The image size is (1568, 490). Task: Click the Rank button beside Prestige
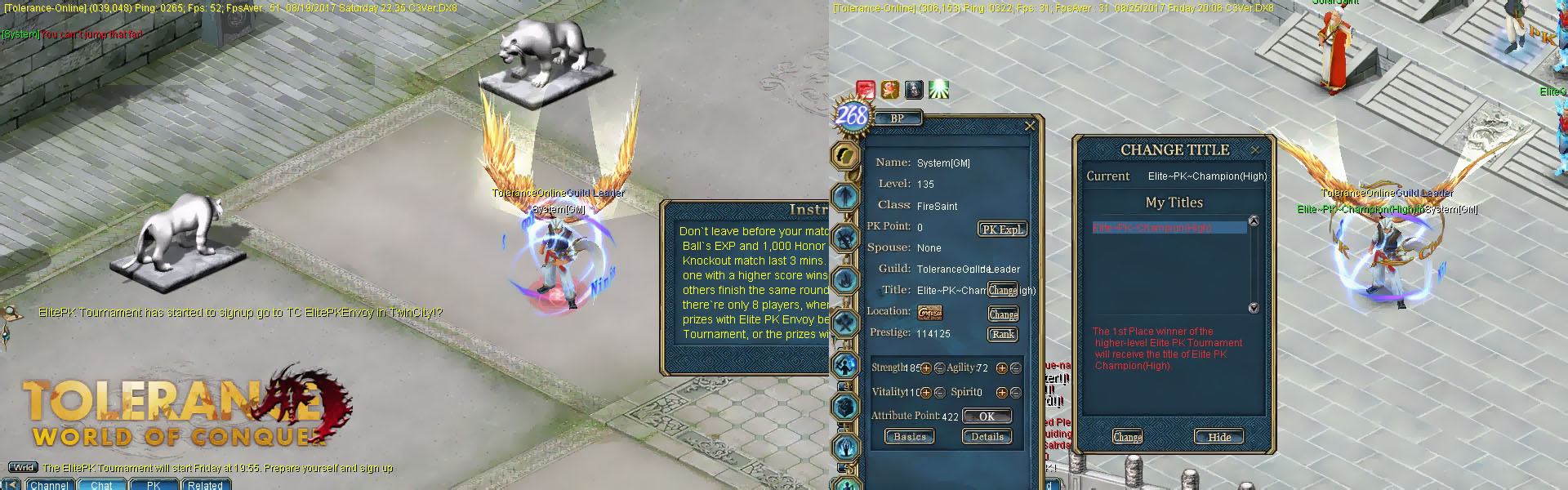[x=1003, y=334]
